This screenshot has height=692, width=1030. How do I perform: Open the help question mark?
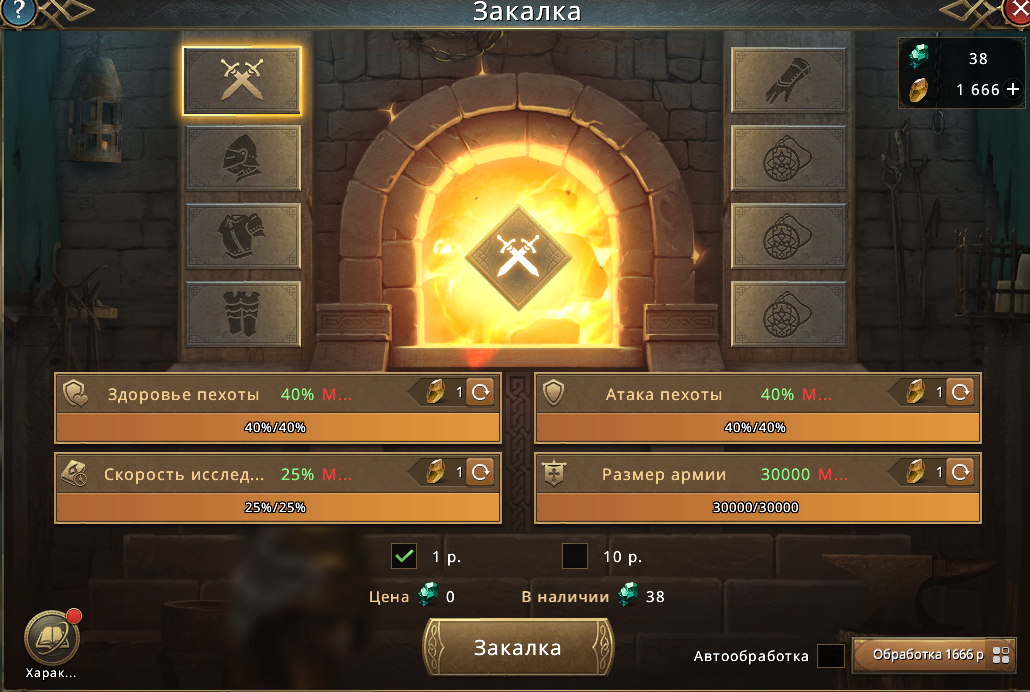click(19, 11)
